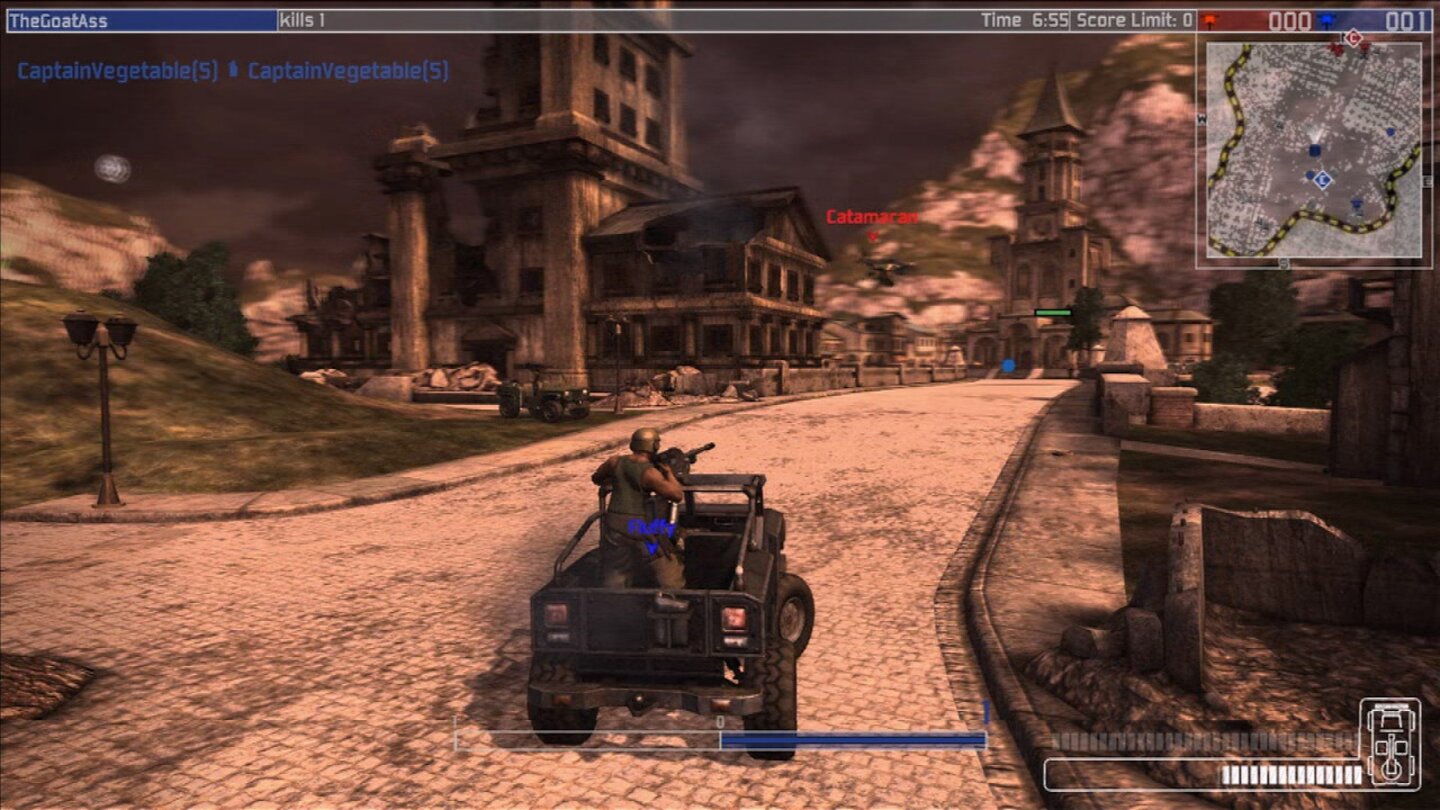This screenshot has width=1440, height=810.
Task: Toggle the Catamaran enemy nametag
Action: [x=870, y=214]
